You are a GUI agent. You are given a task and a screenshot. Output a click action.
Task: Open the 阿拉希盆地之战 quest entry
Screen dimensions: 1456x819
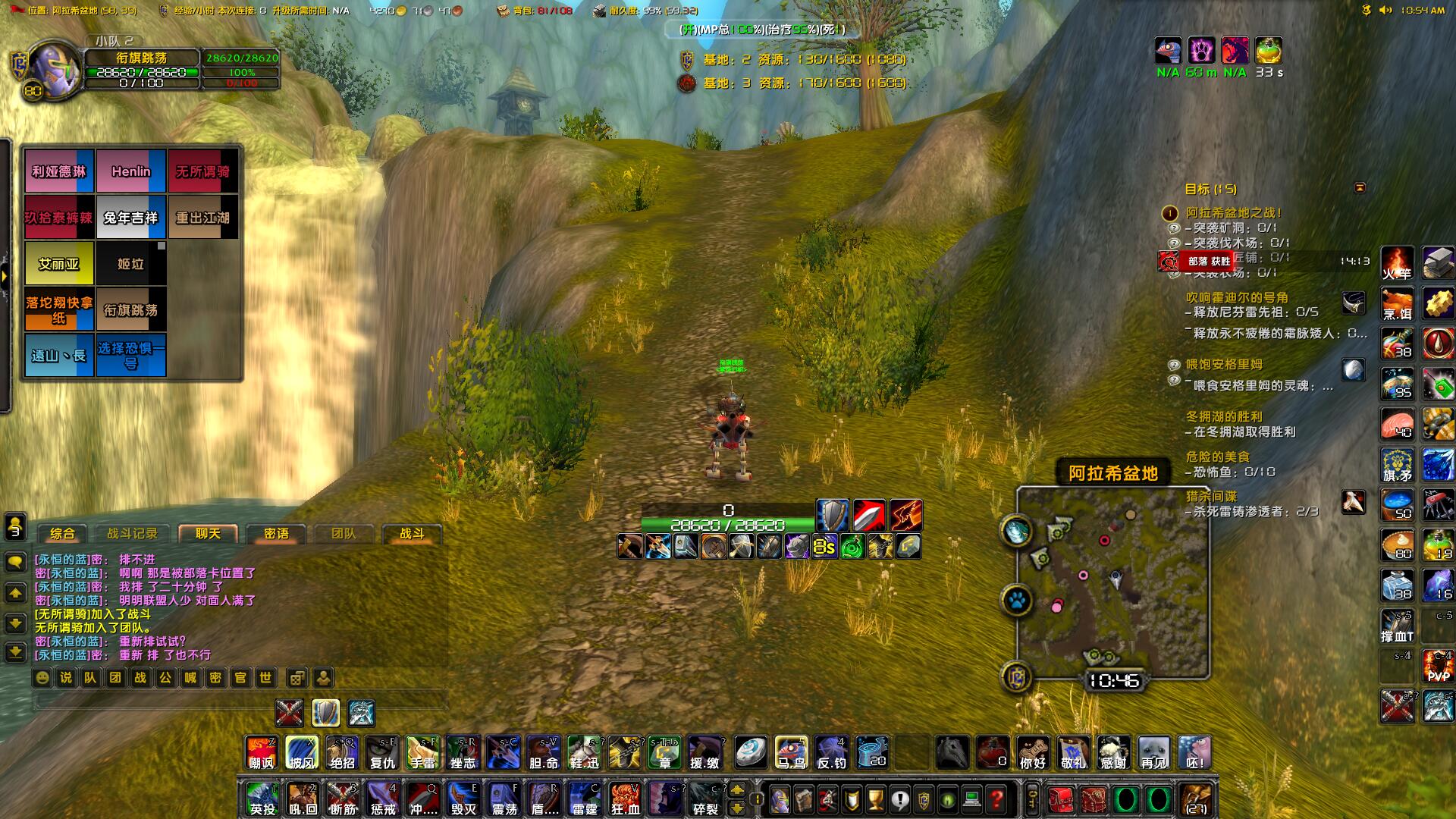pos(1234,213)
